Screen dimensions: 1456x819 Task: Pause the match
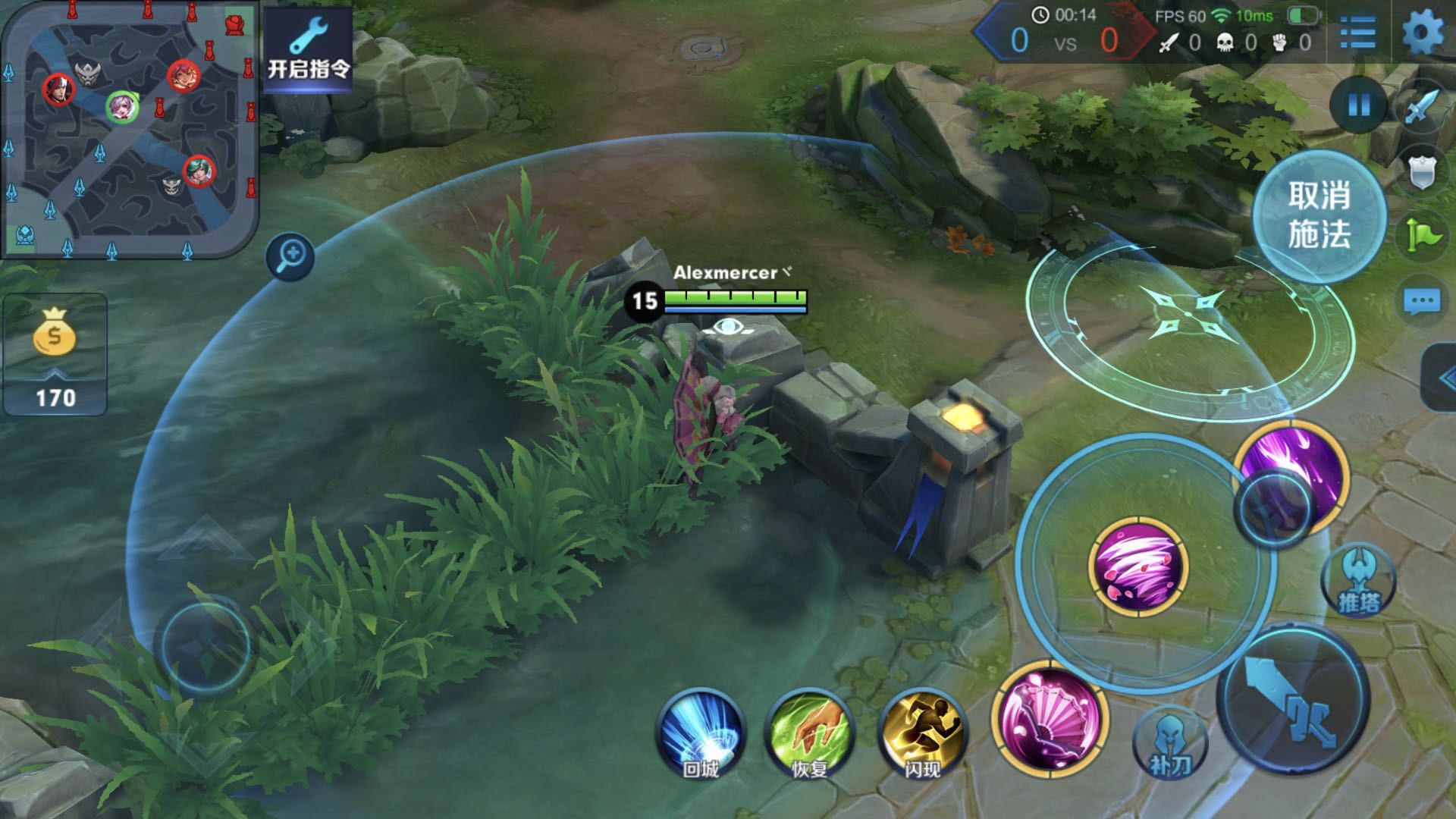(1359, 105)
